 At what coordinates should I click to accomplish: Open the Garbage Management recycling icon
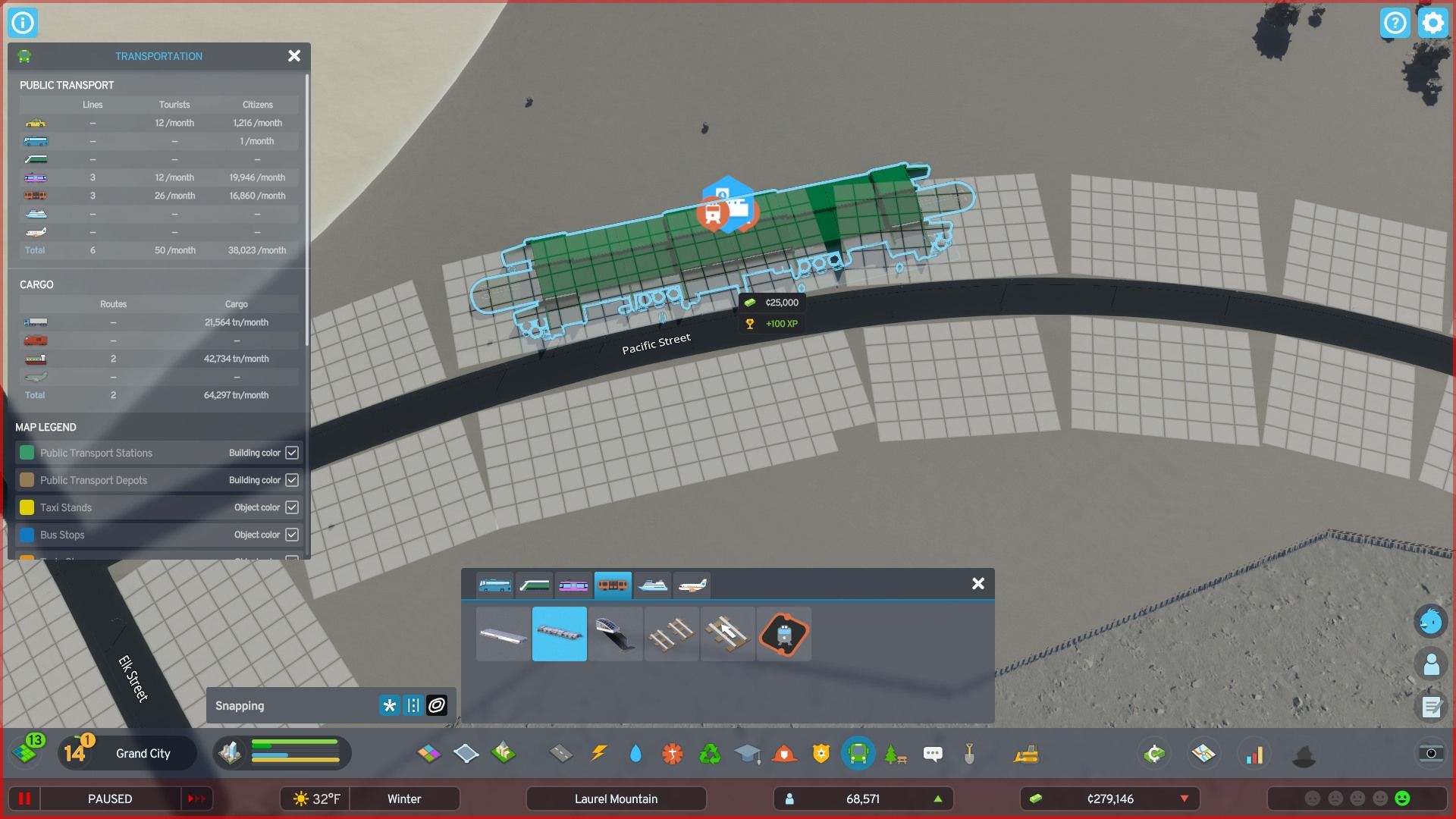click(x=711, y=753)
